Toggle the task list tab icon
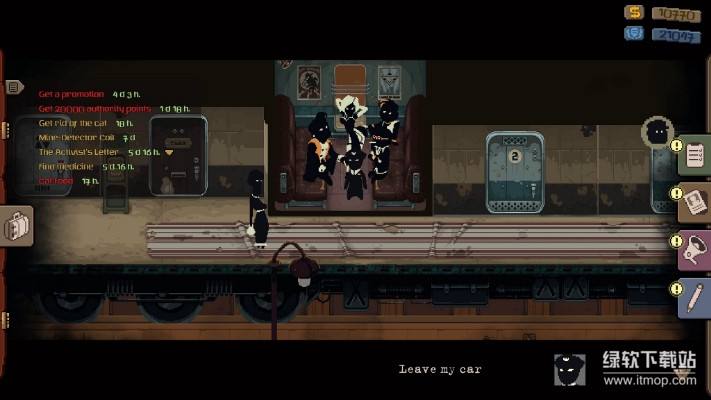The width and height of the screenshot is (711, 400). [x=14, y=87]
